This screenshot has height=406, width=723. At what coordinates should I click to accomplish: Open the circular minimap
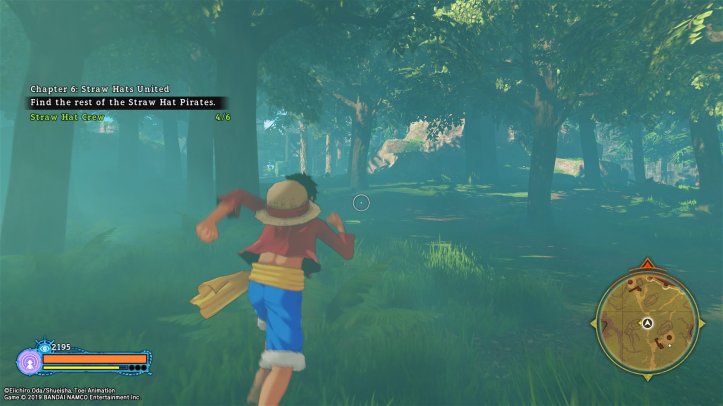645,321
